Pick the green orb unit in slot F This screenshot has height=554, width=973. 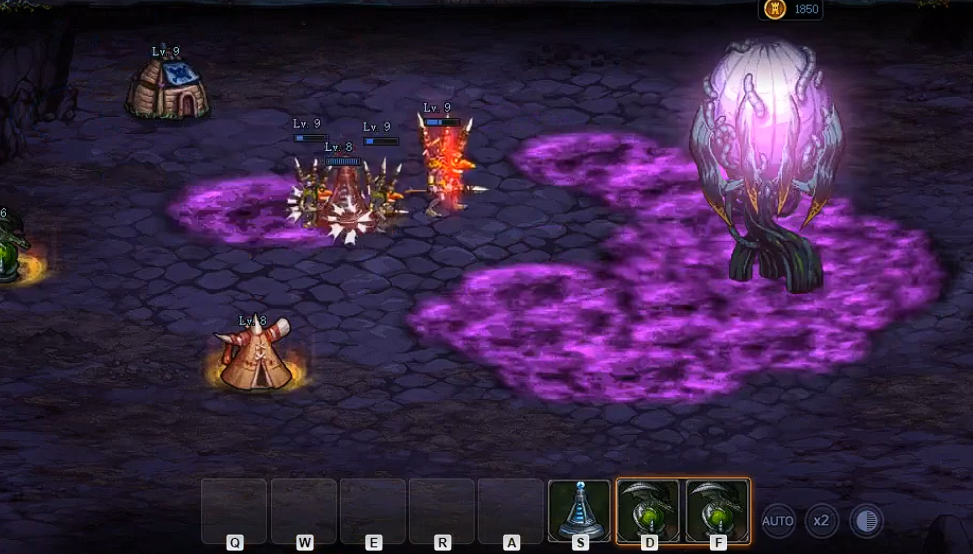tap(717, 510)
